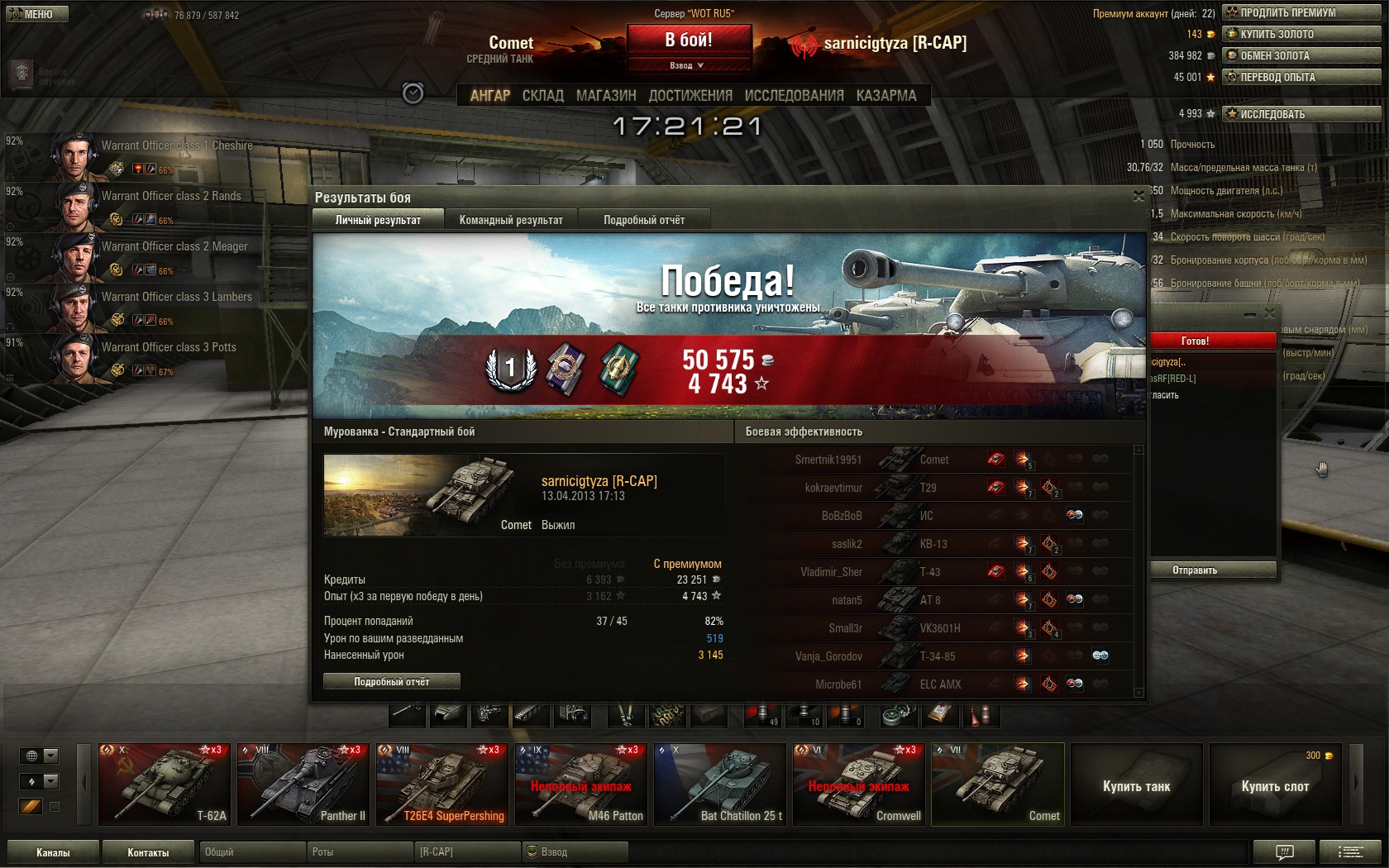Open the ИССЛЕДОВАНИЯ section

(794, 96)
